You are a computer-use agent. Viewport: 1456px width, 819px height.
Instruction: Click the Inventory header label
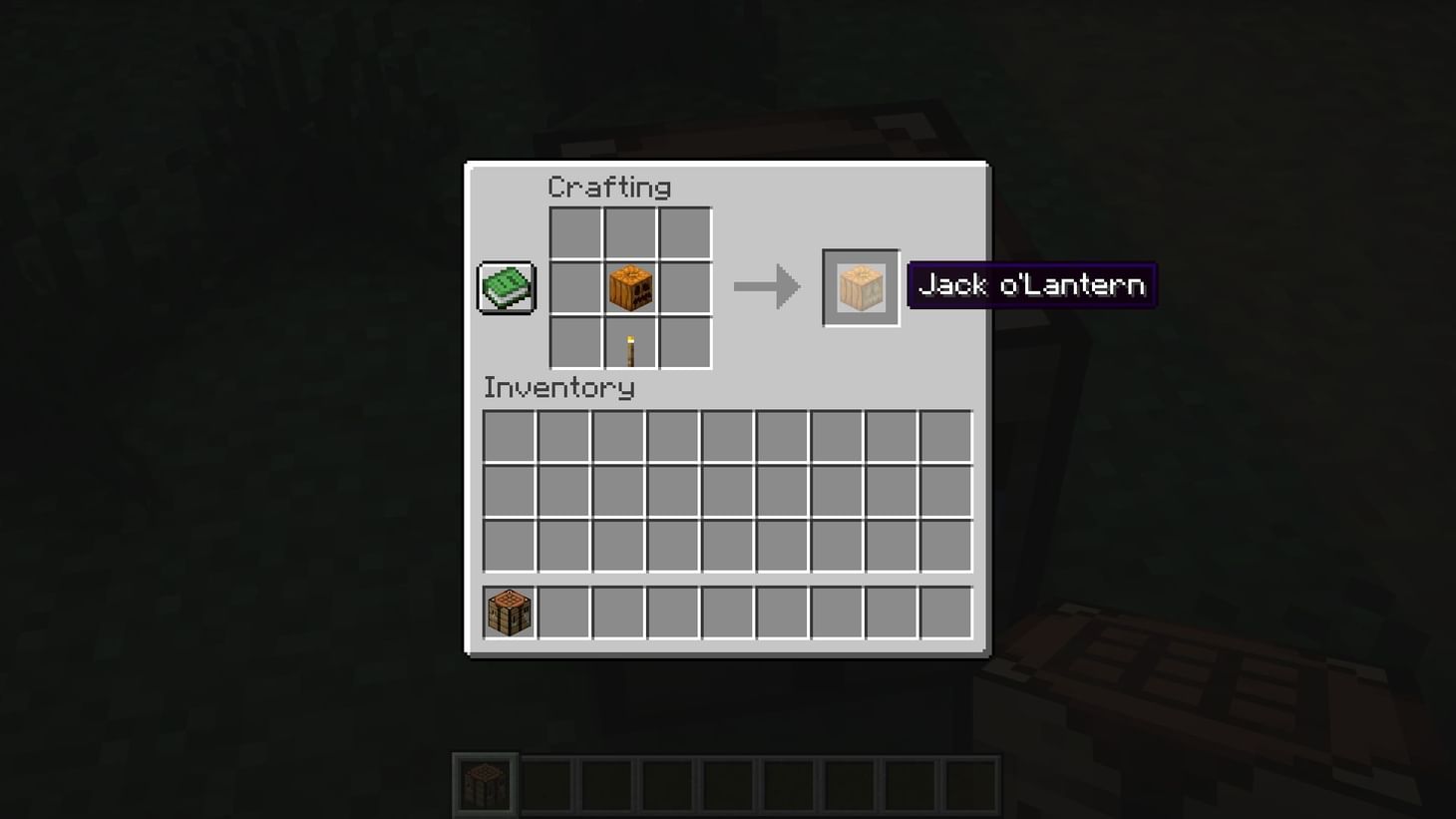(558, 388)
